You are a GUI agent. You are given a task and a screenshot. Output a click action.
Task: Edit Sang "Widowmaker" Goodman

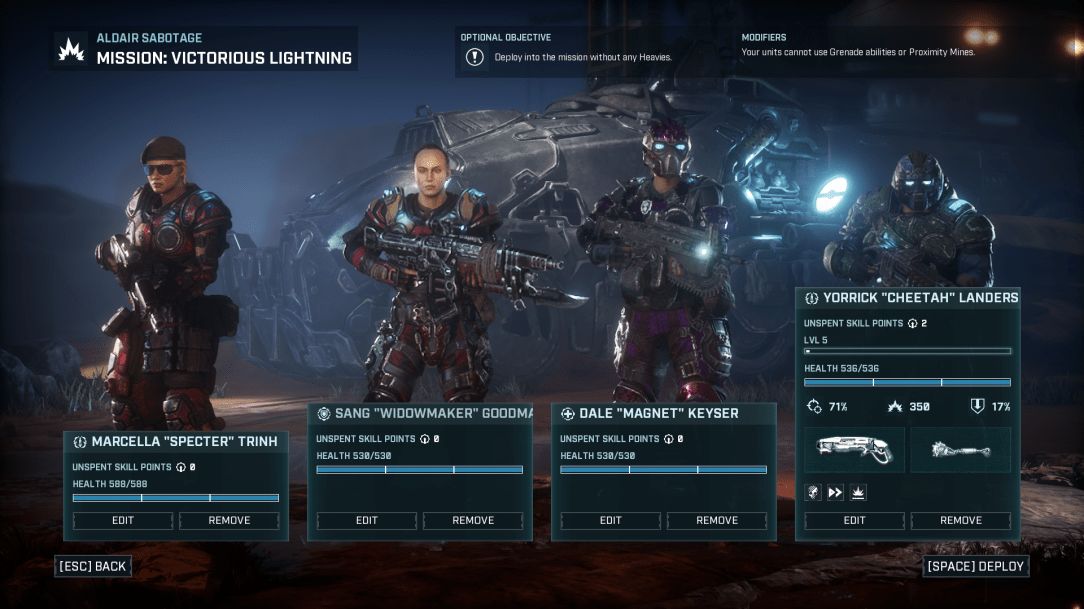tap(367, 520)
